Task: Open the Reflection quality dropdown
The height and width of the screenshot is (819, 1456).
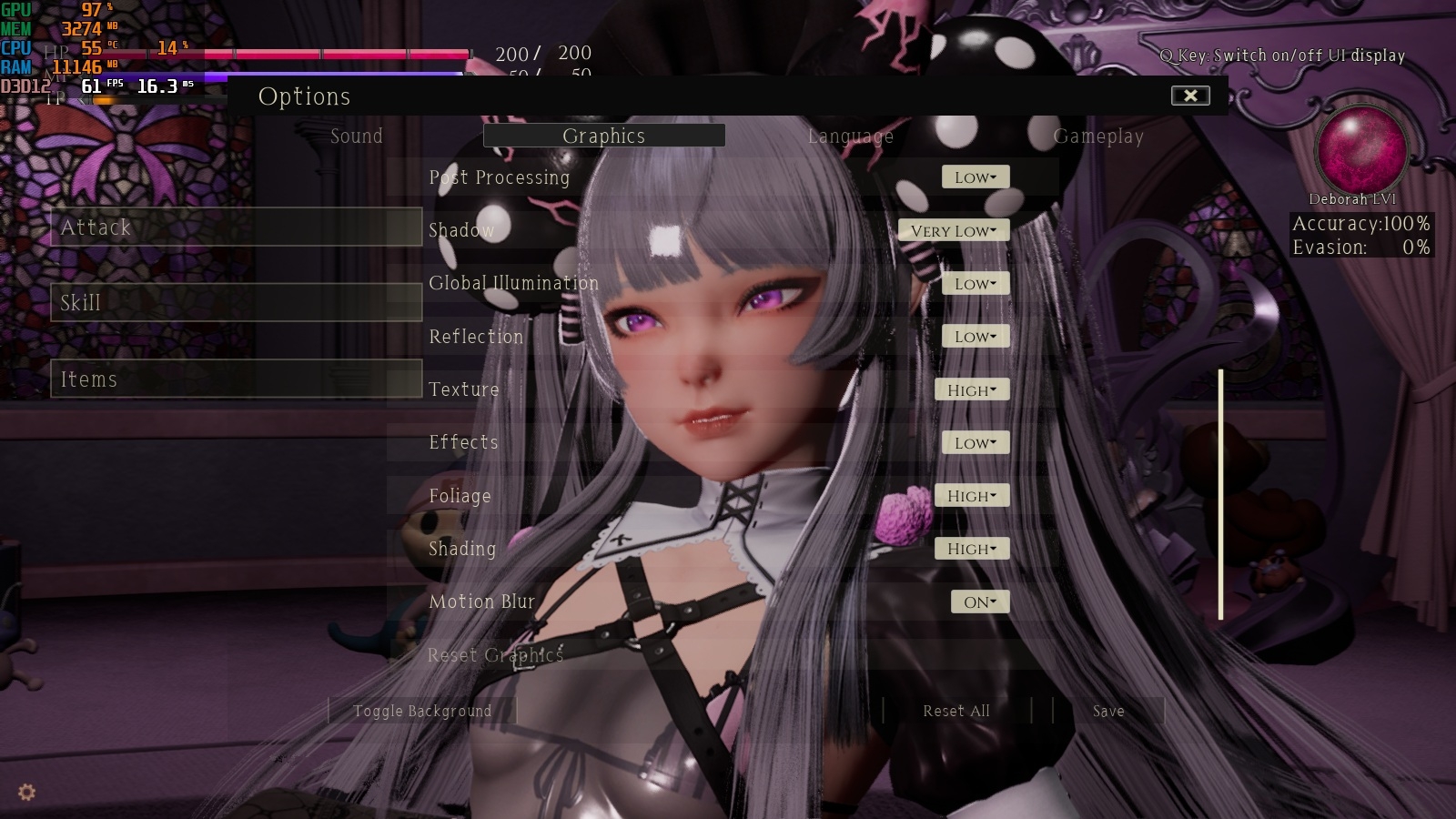Action: 975,337
